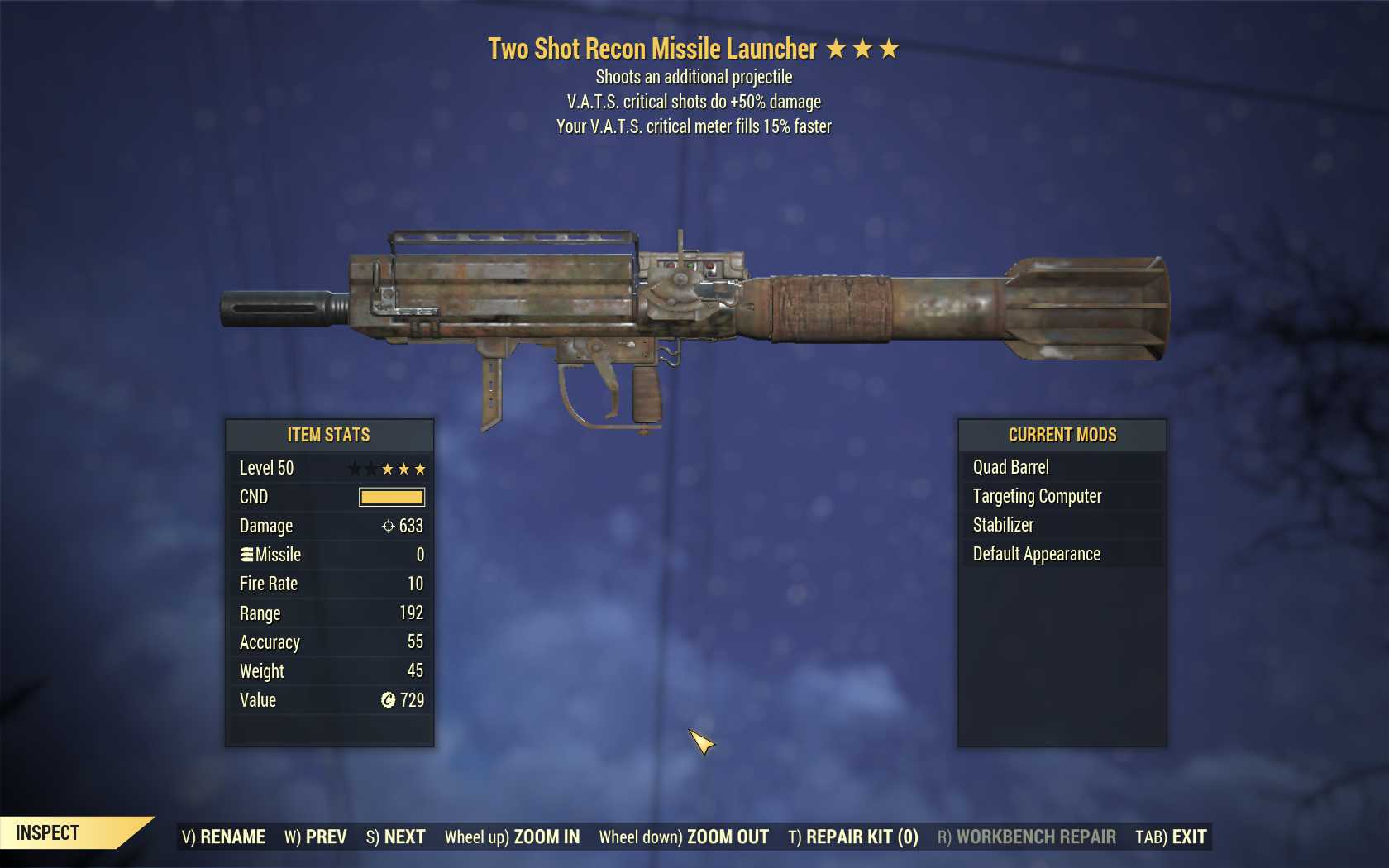Select the Targeting Computer mod
Screen dimensions: 1389x868
click(x=1035, y=496)
